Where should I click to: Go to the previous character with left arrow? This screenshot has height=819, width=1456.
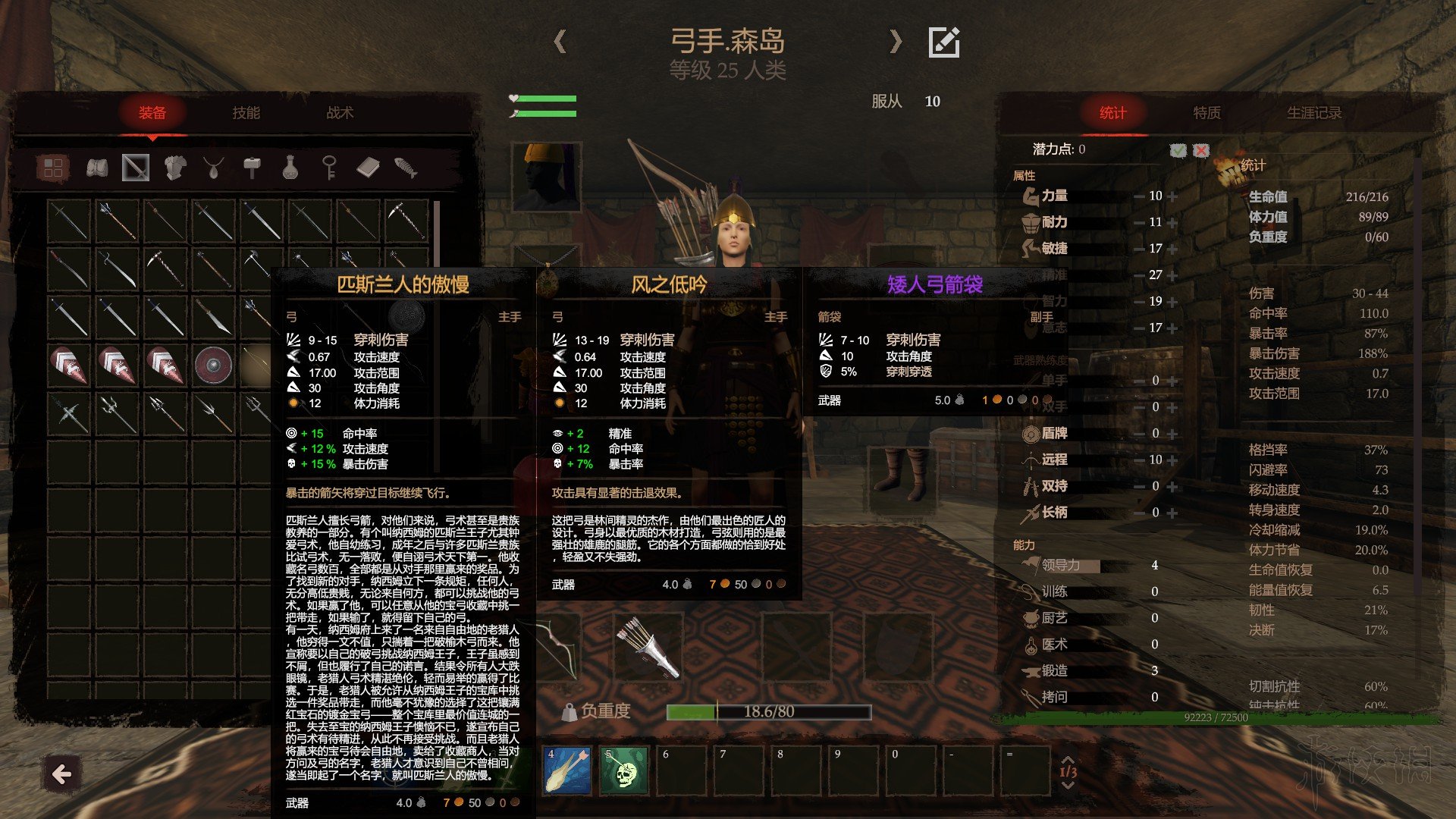tap(560, 41)
